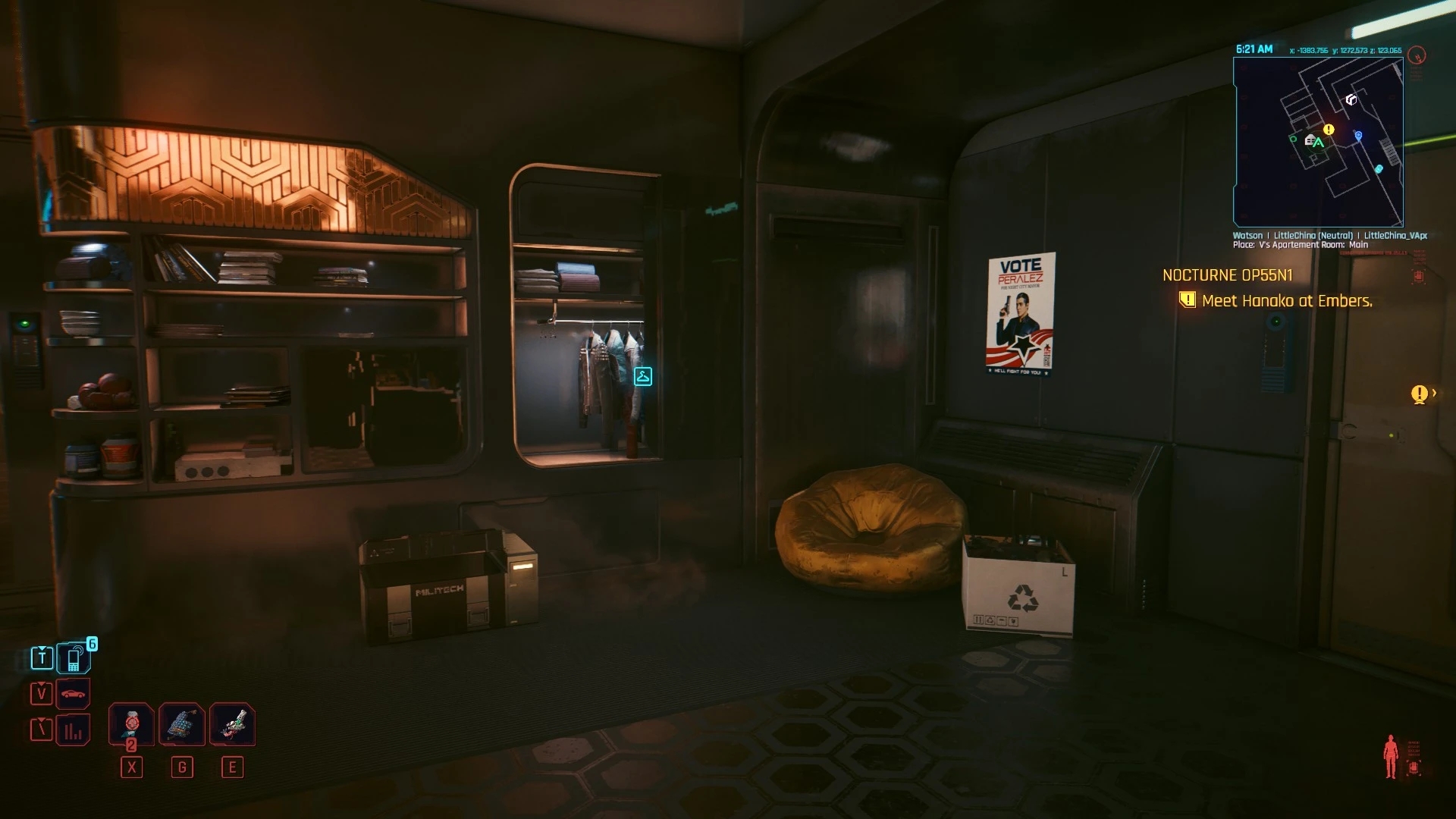This screenshot has height=819, width=1456.
Task: Click the wardrobe hanger interaction icon
Action: (643, 376)
